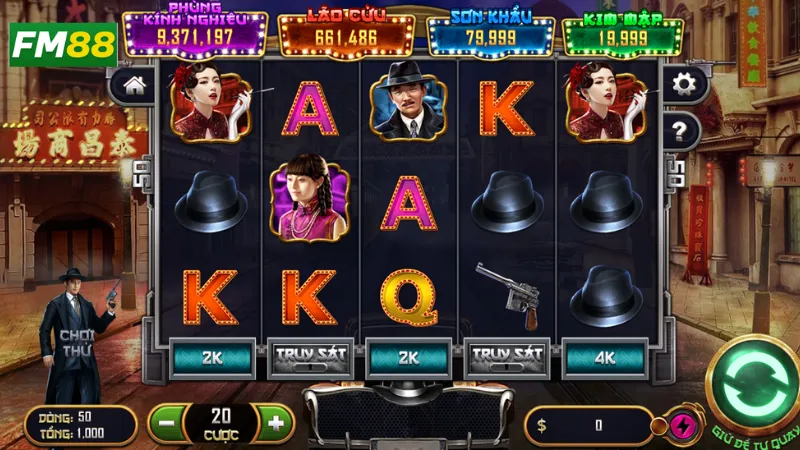Select the 4K button under the reels
Viewport: 800px width, 450px height.
coord(607,355)
